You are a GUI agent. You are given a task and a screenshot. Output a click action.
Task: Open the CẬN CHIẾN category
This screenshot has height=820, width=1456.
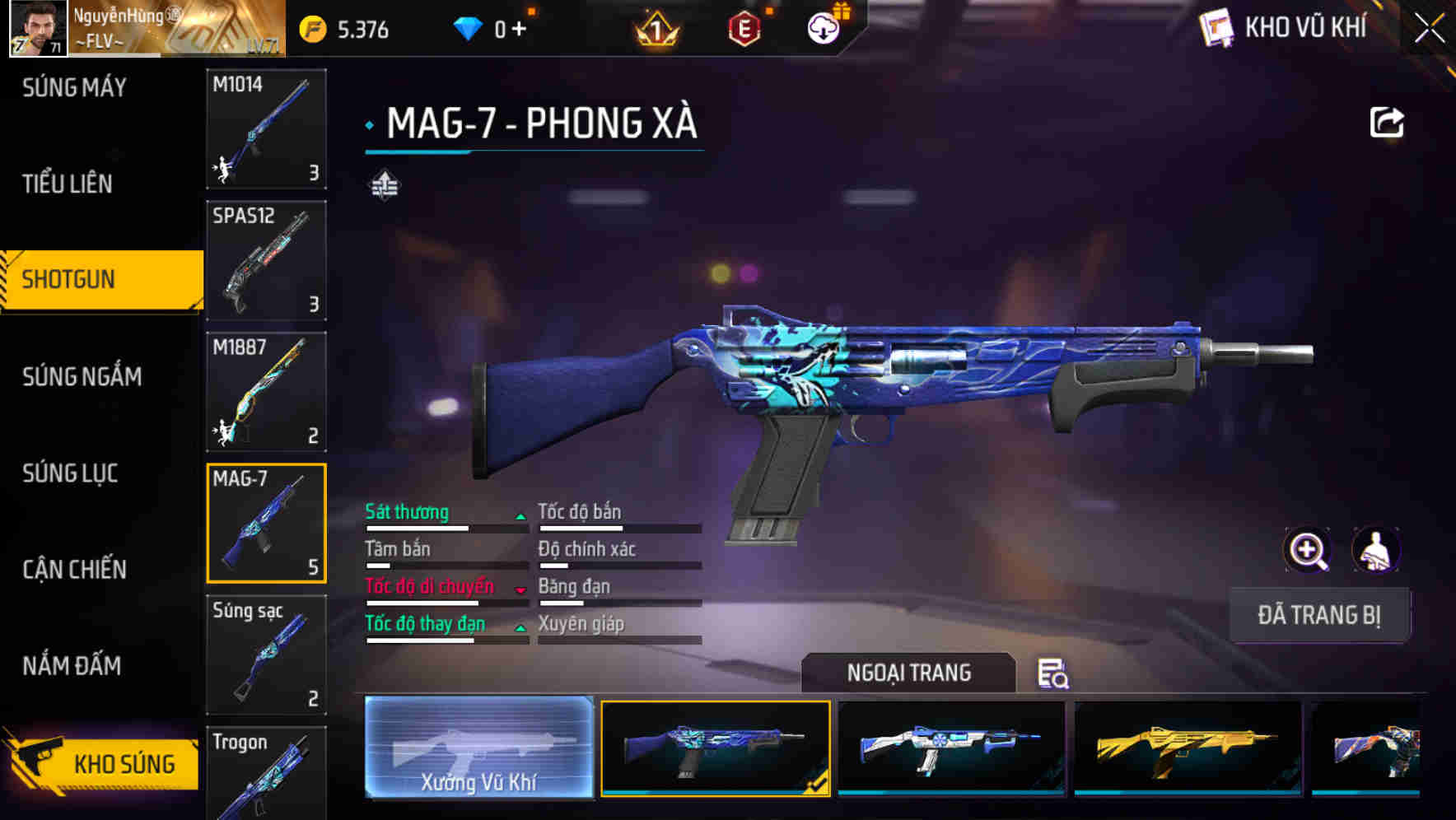pyautogui.click(x=74, y=569)
